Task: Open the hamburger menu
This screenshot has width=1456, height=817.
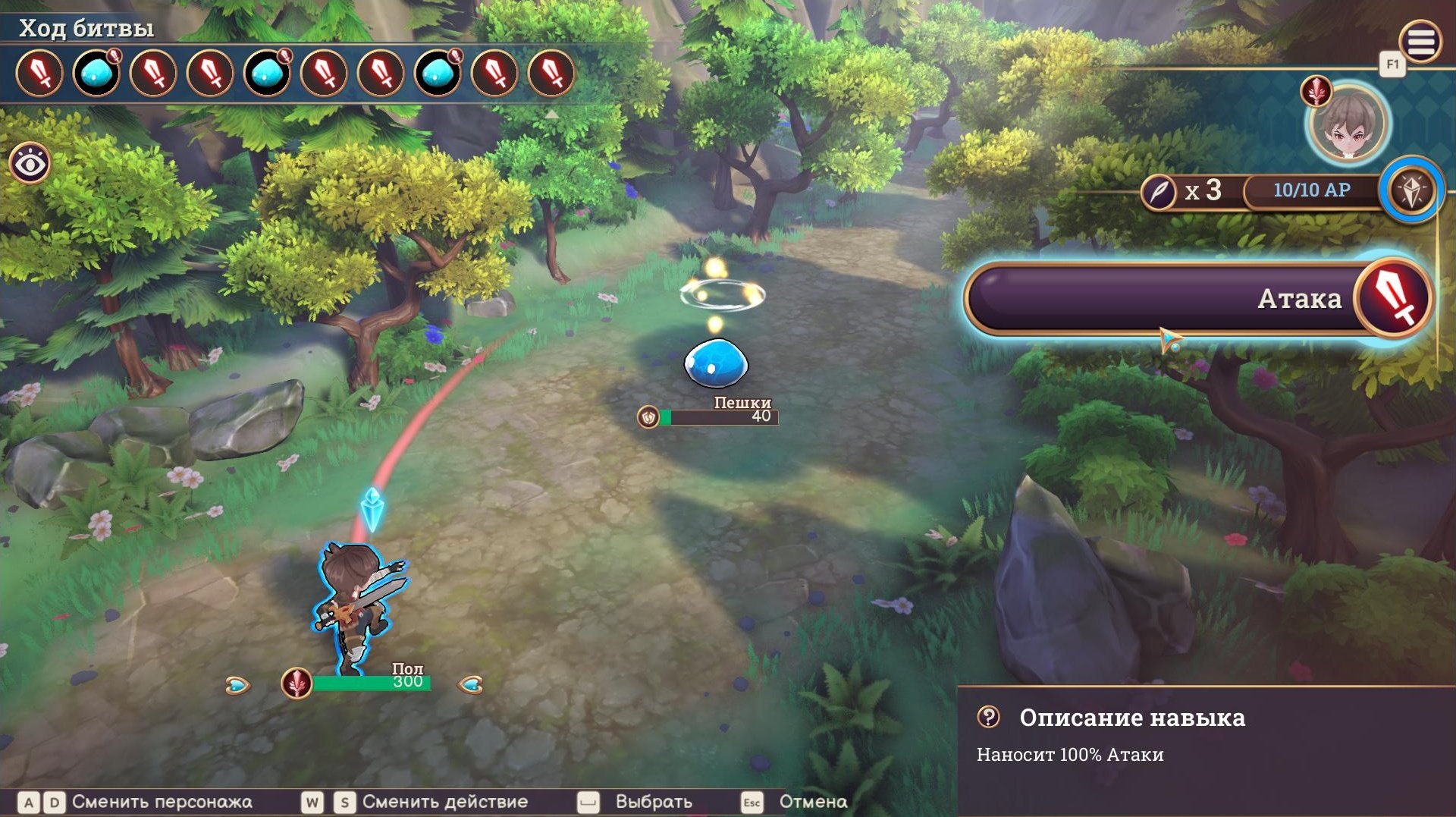Action: point(1420,42)
